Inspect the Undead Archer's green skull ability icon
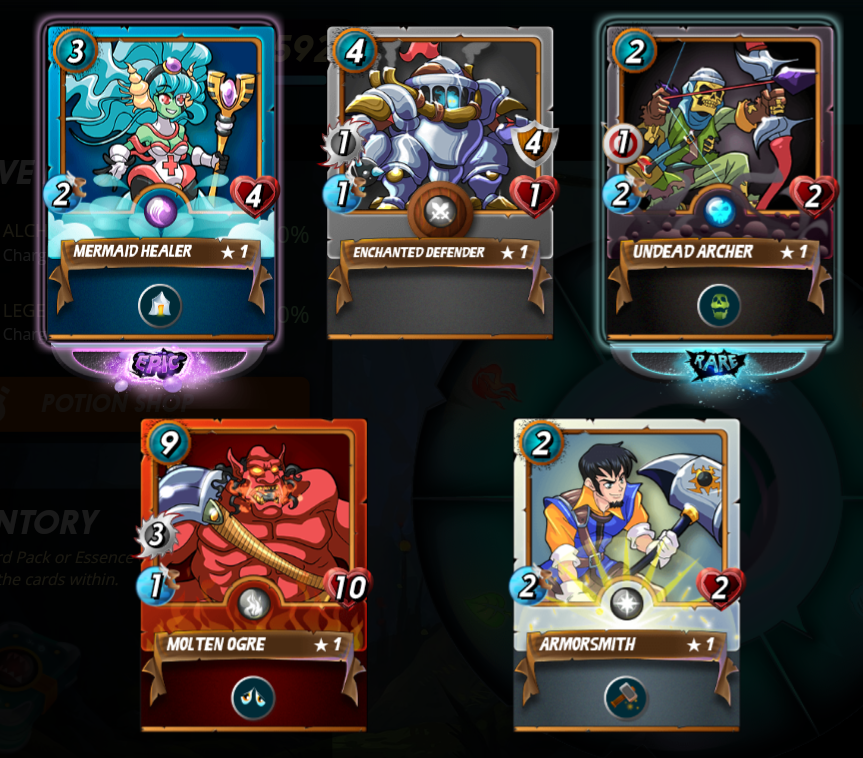Screen dimensions: 863x758 coord(719,305)
